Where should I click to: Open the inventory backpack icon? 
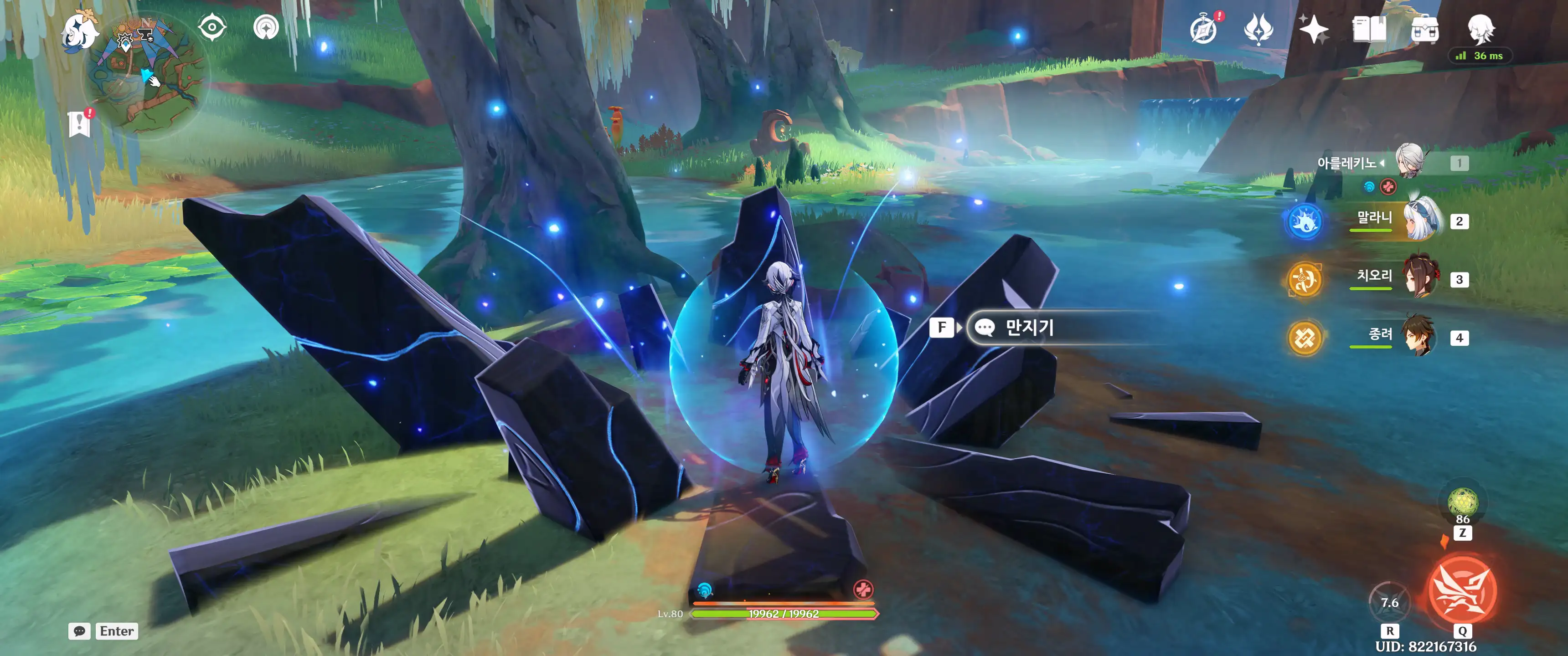click(1424, 29)
